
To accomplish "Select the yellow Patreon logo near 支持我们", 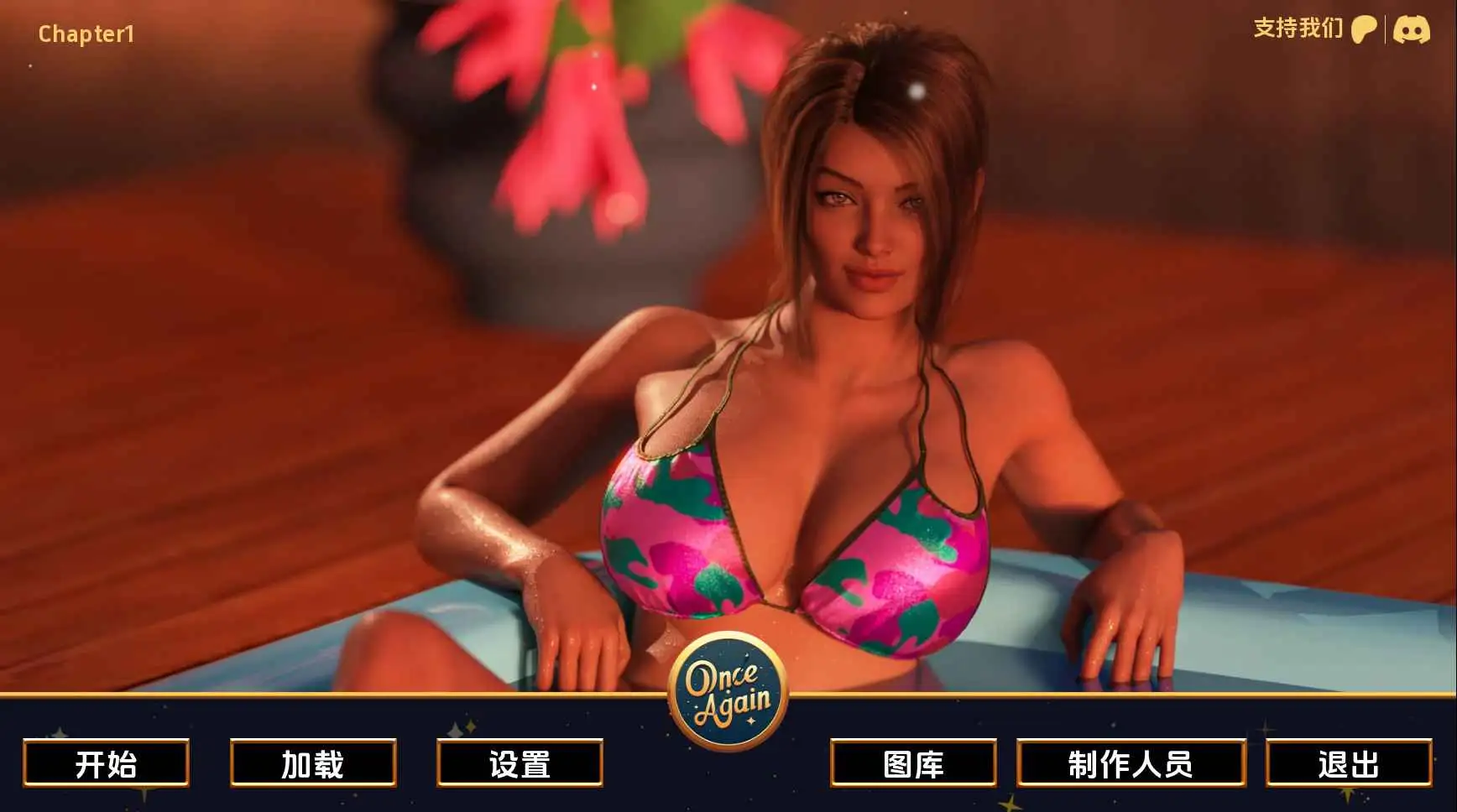I will [1366, 30].
